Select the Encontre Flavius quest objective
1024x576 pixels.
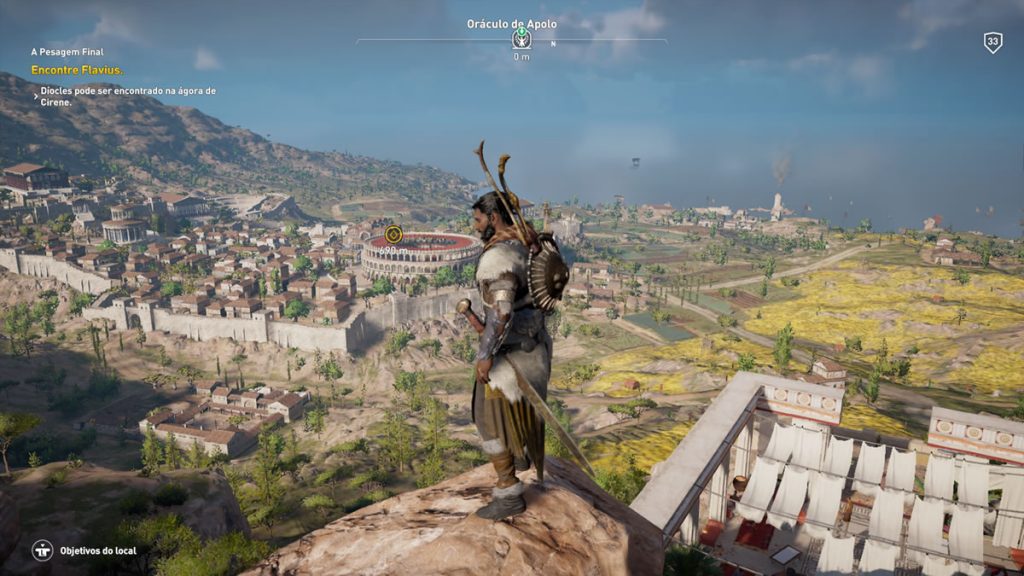77,70
